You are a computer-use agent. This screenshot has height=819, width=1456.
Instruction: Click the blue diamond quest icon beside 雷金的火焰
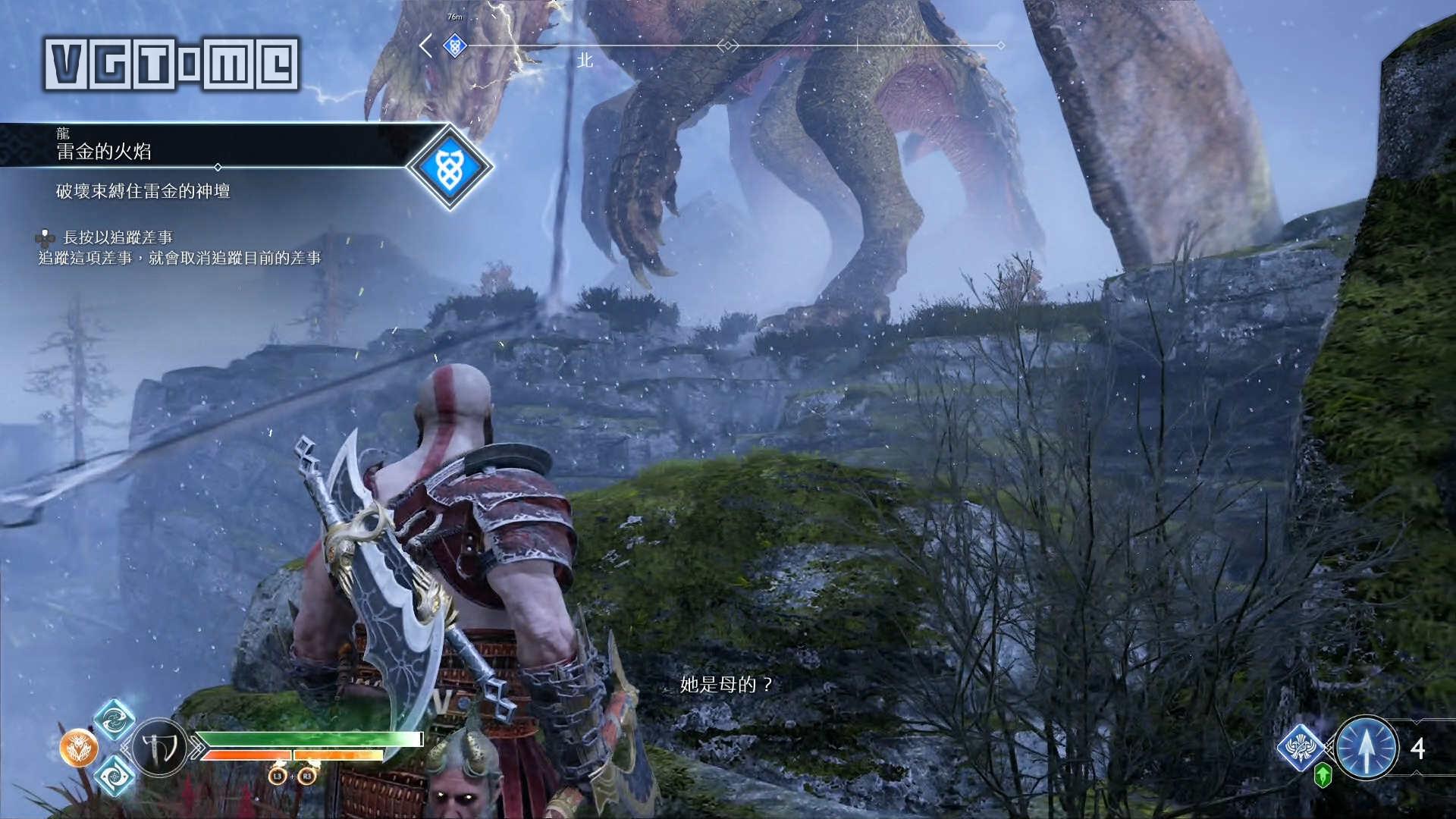click(x=450, y=167)
